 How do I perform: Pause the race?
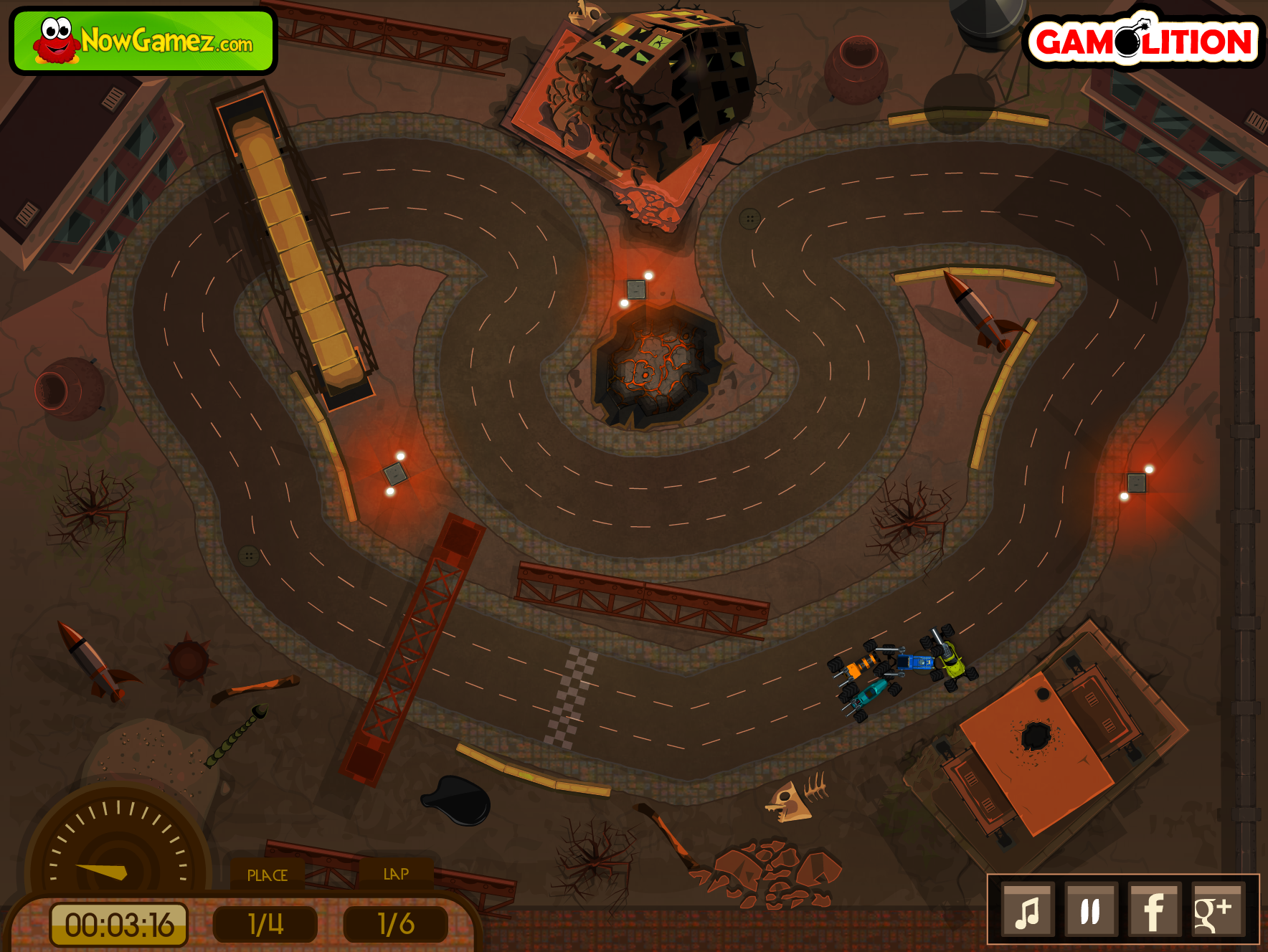pyautogui.click(x=1091, y=911)
